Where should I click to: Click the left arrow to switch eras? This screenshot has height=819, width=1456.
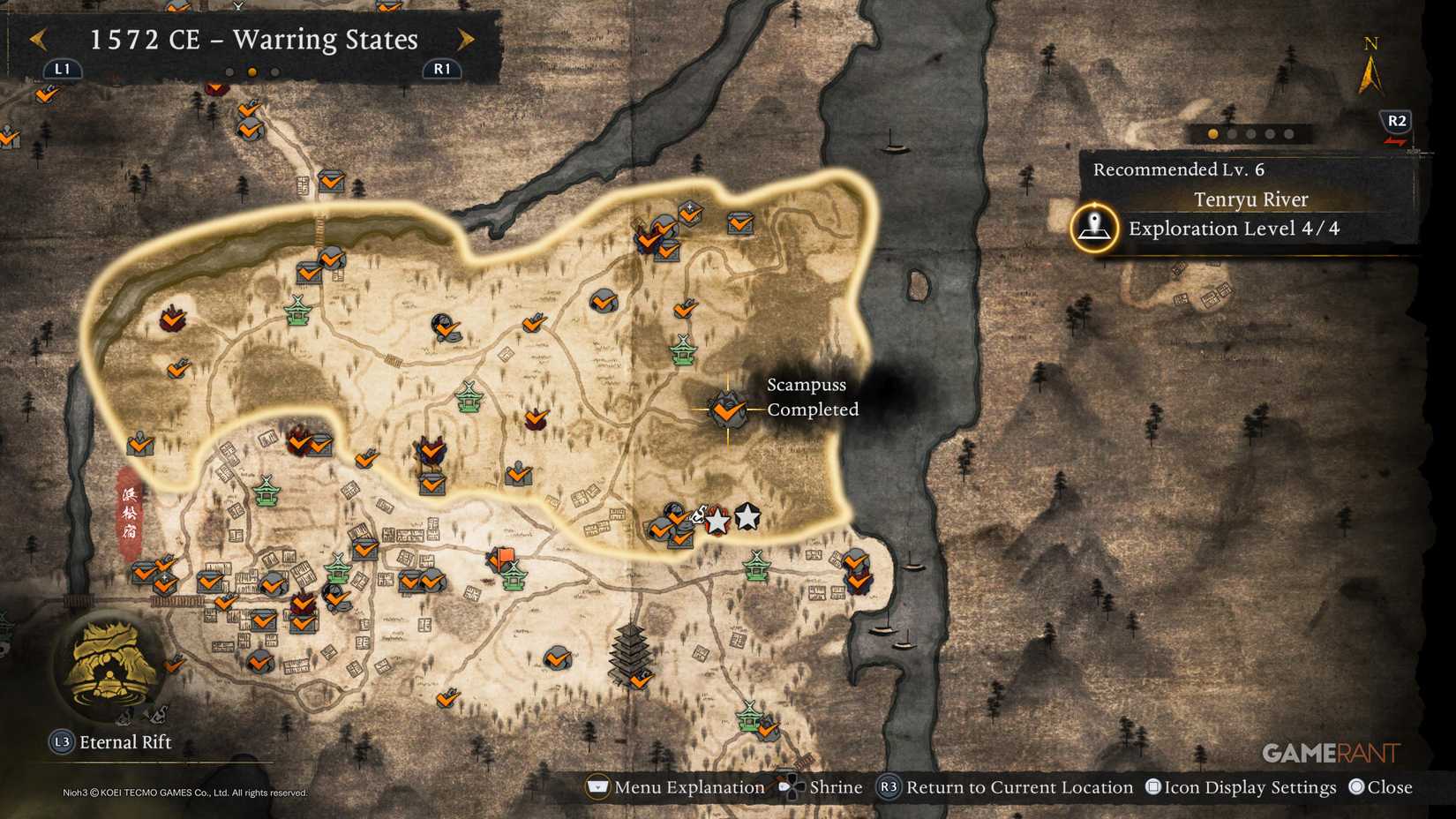(x=37, y=40)
